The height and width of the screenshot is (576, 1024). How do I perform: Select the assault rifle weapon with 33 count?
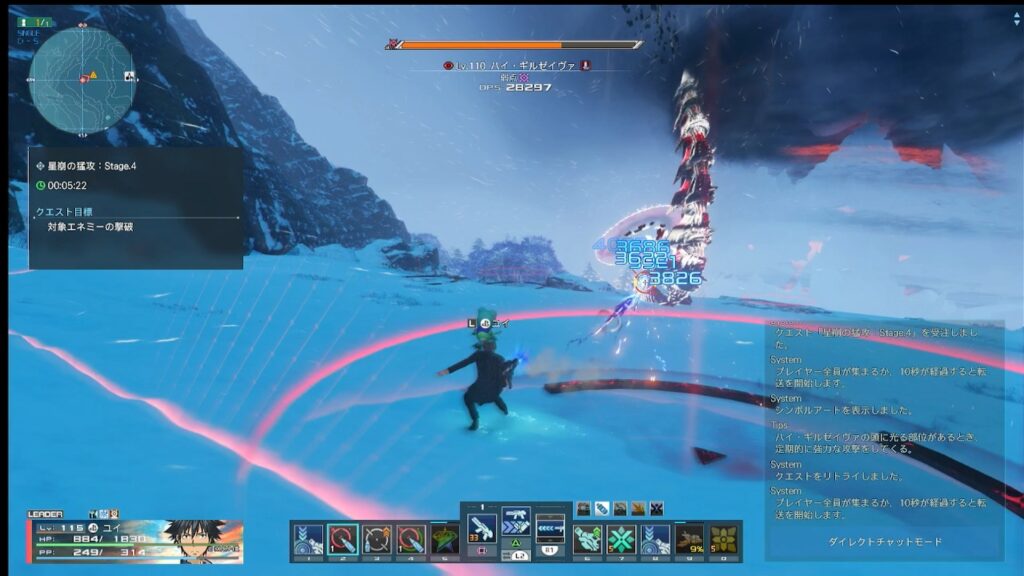tap(482, 526)
